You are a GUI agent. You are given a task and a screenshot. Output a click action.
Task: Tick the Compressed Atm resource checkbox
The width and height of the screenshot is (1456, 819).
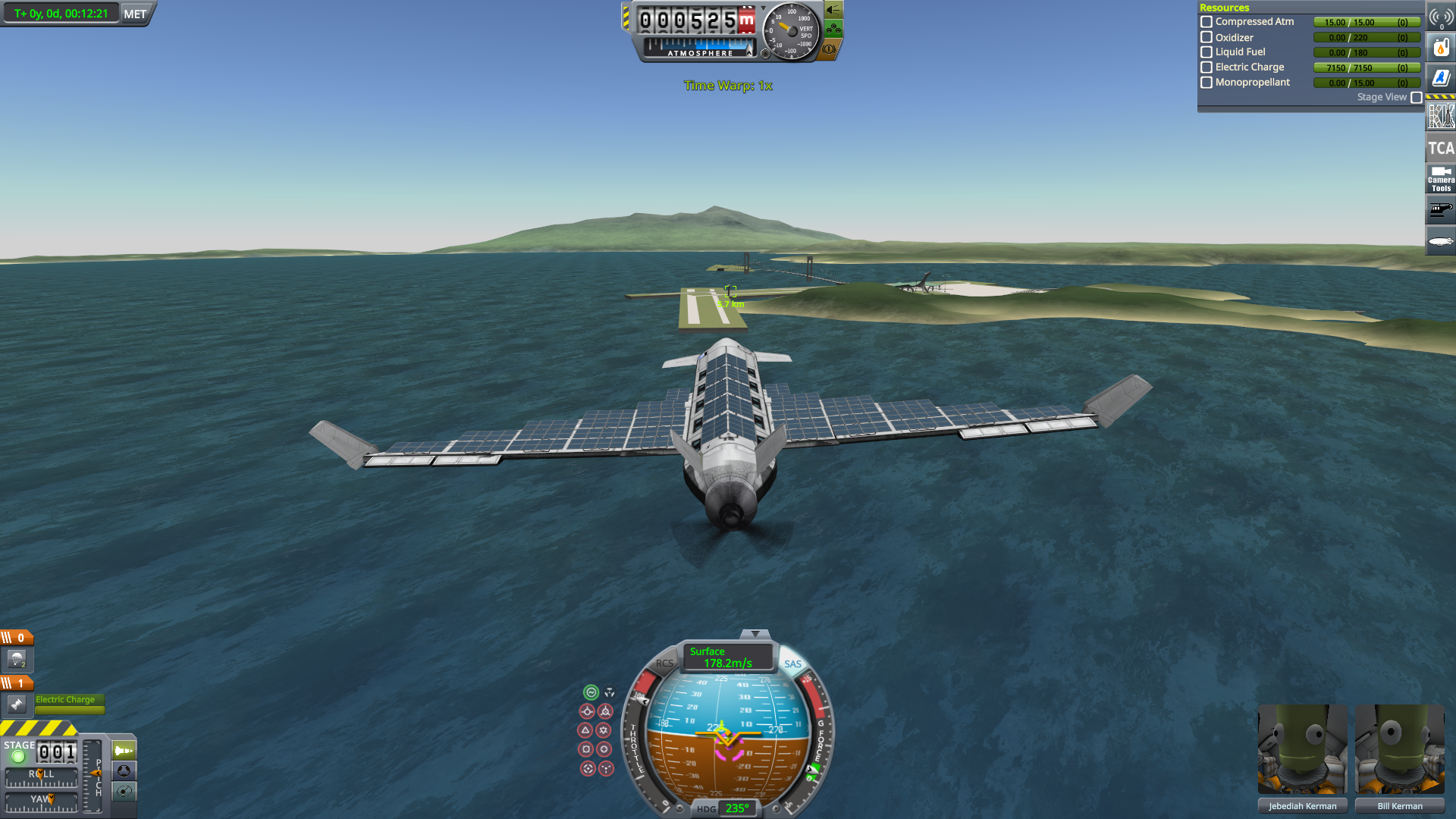point(1207,22)
